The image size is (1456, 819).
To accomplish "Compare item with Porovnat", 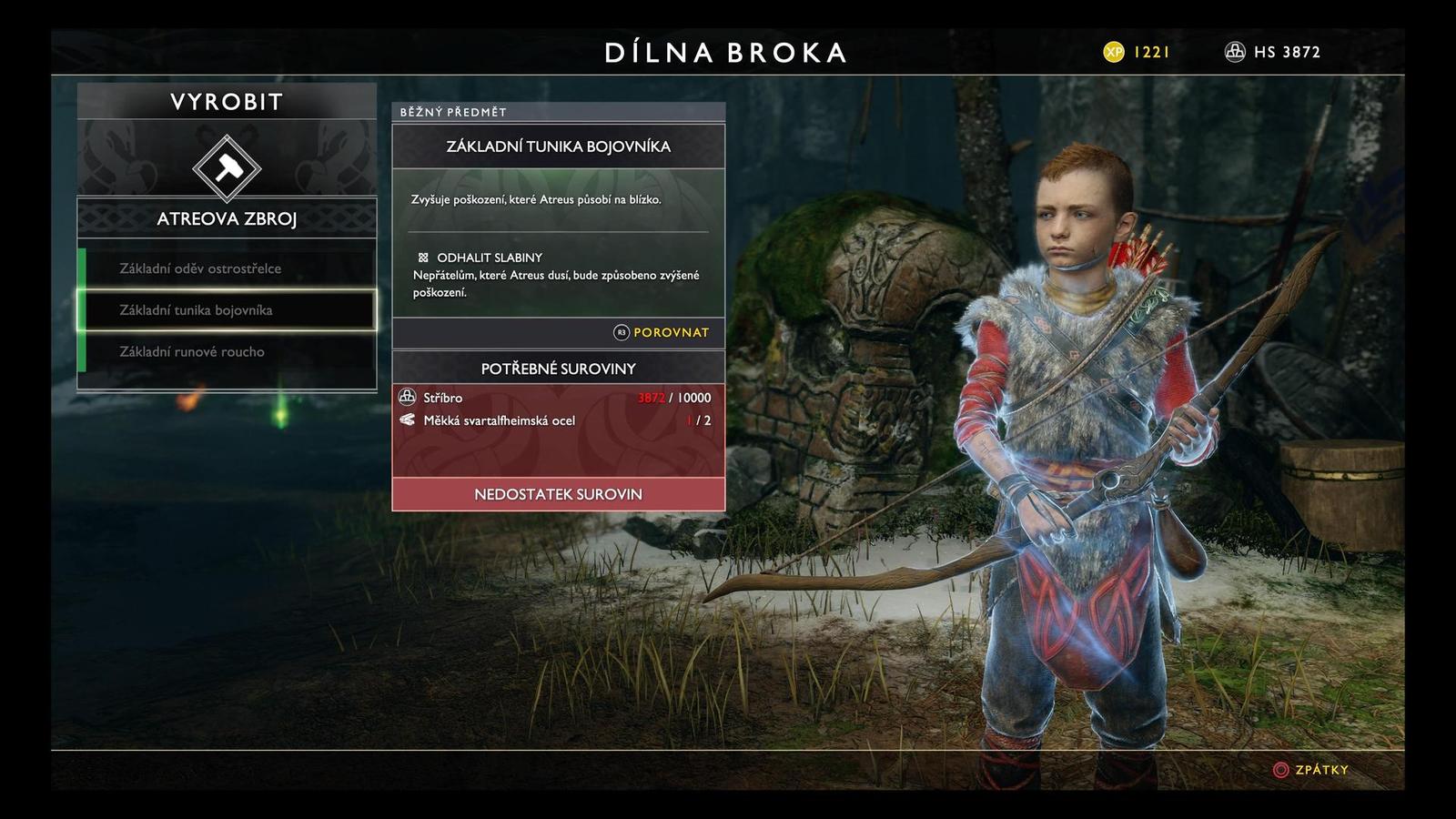I will [x=662, y=332].
